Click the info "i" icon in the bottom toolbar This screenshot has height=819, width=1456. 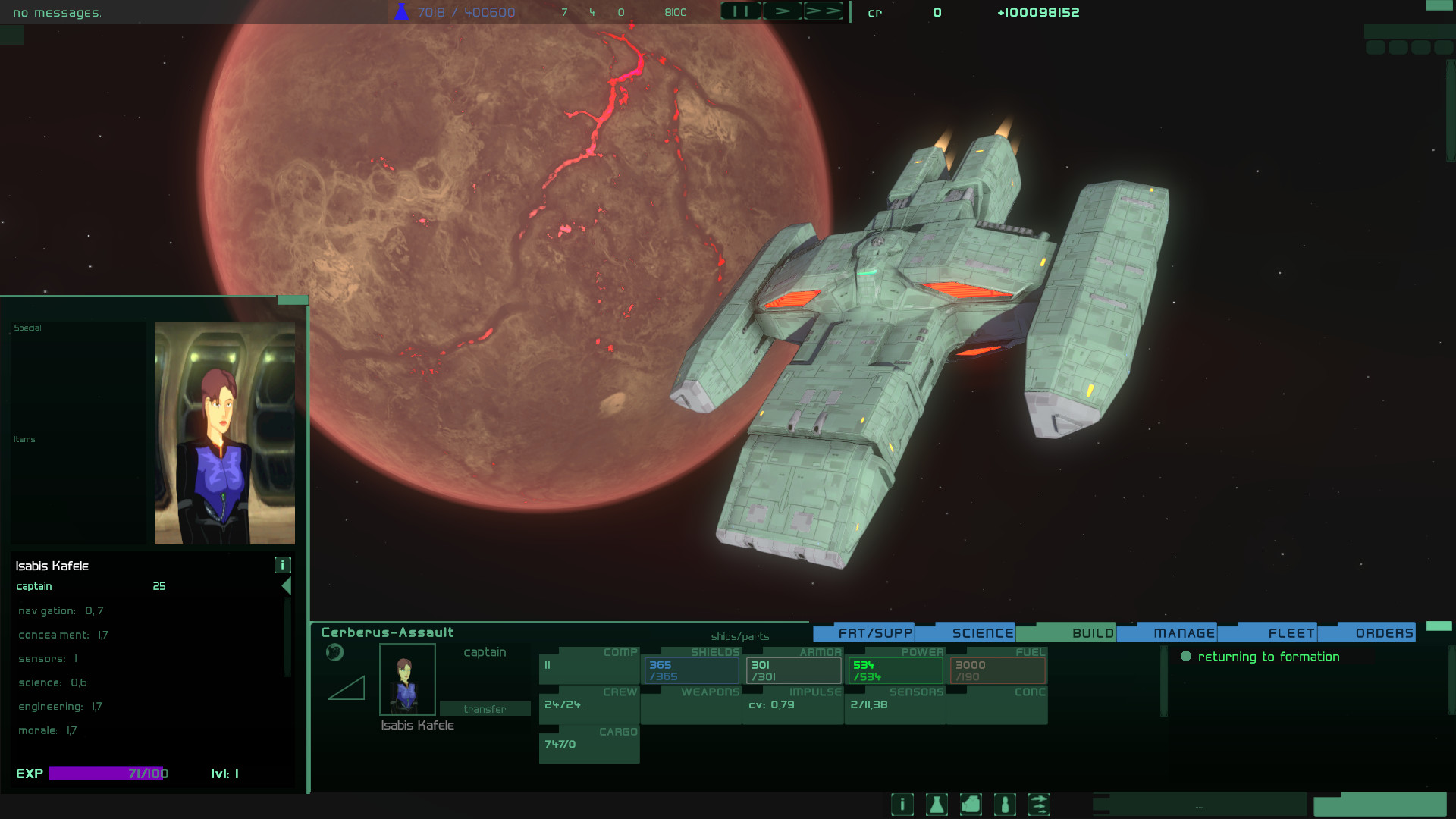click(902, 805)
